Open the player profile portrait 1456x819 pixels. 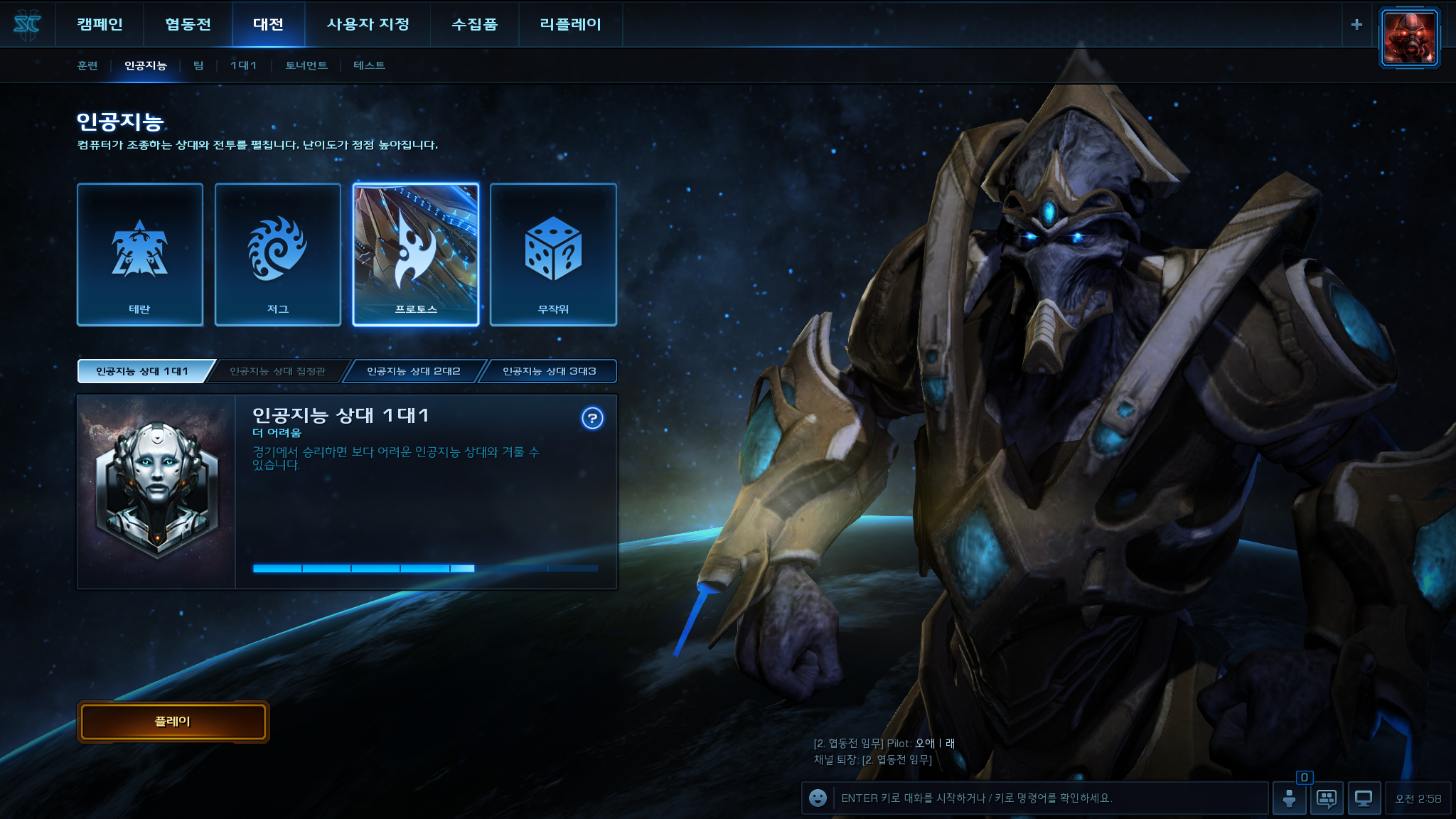(1409, 38)
